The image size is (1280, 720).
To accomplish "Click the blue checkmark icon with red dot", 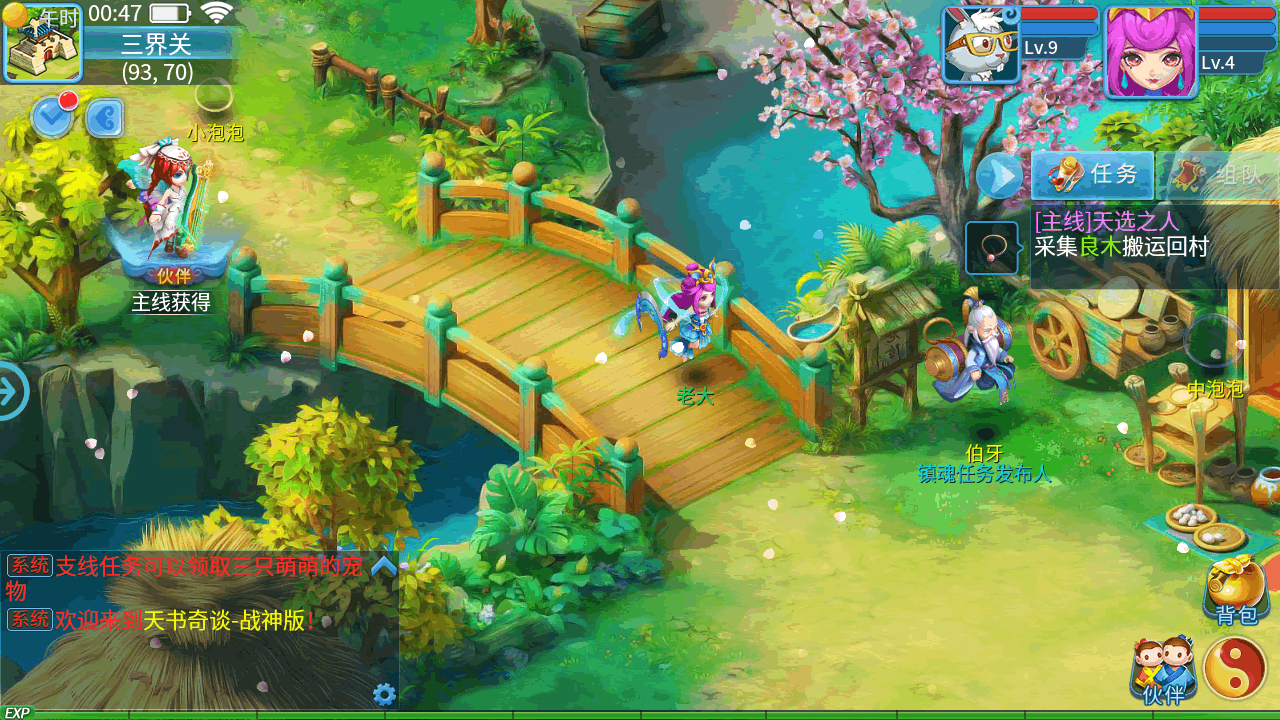I will pyautogui.click(x=52, y=117).
